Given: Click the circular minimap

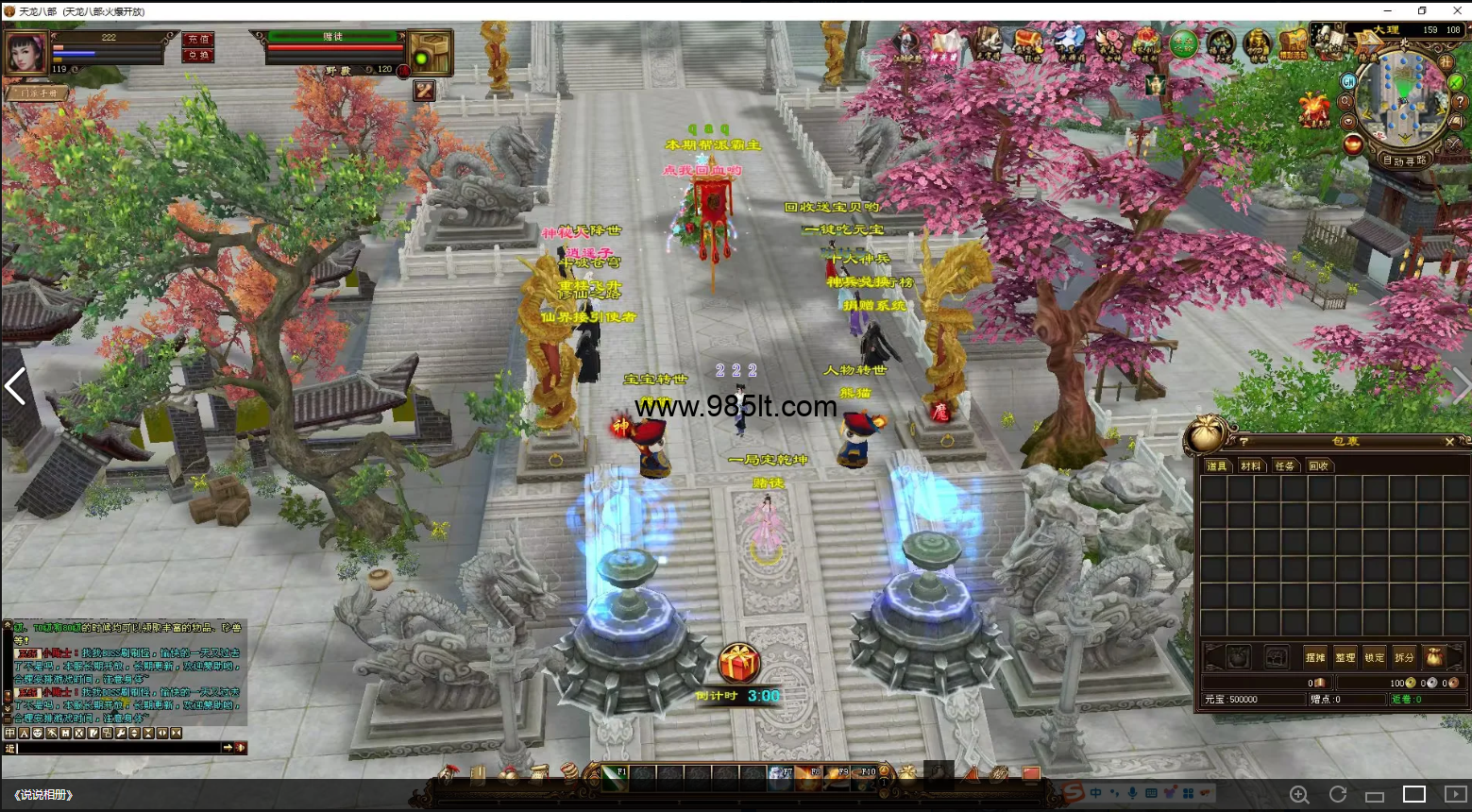Looking at the screenshot, I should [1403, 97].
